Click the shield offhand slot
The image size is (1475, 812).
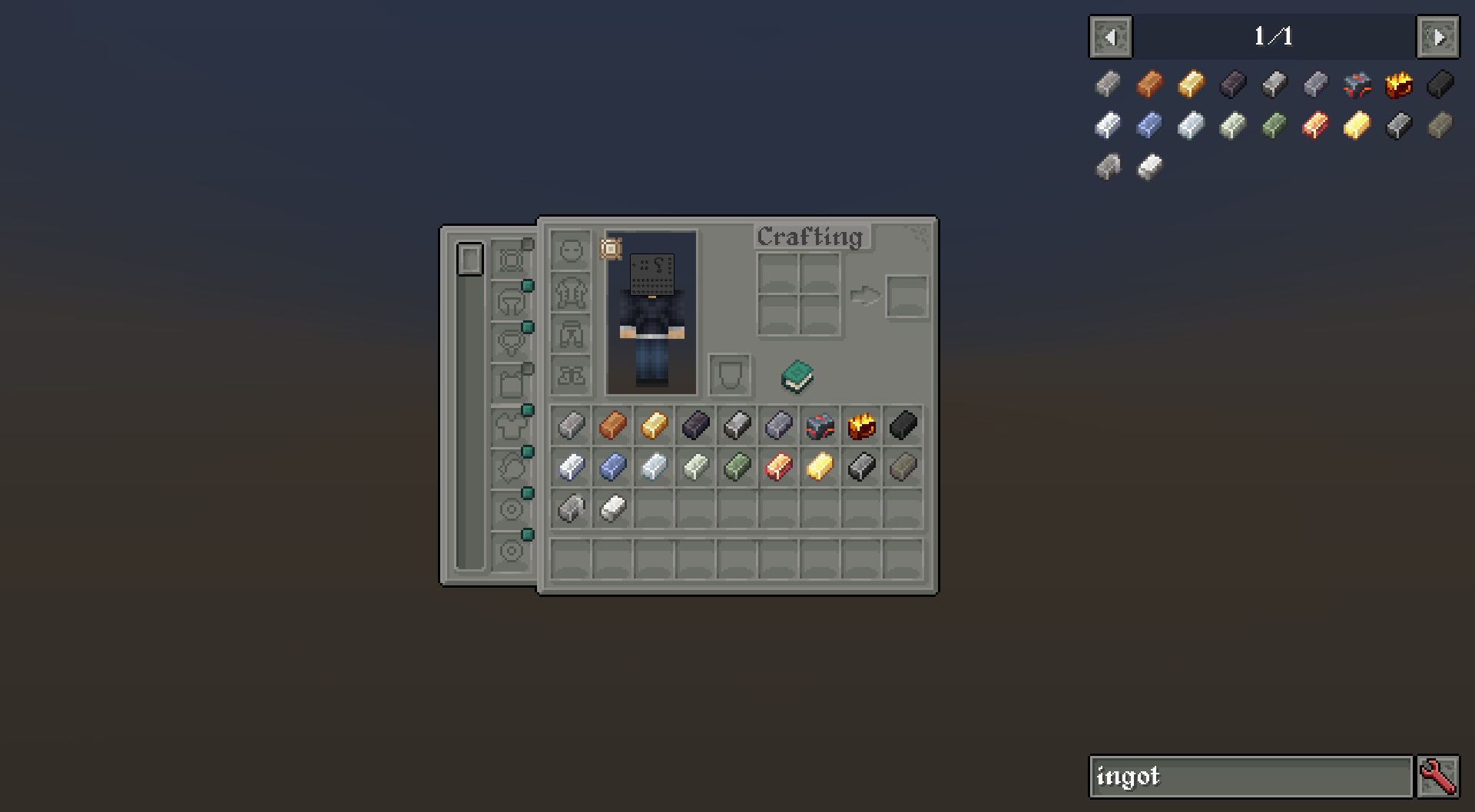click(x=729, y=376)
